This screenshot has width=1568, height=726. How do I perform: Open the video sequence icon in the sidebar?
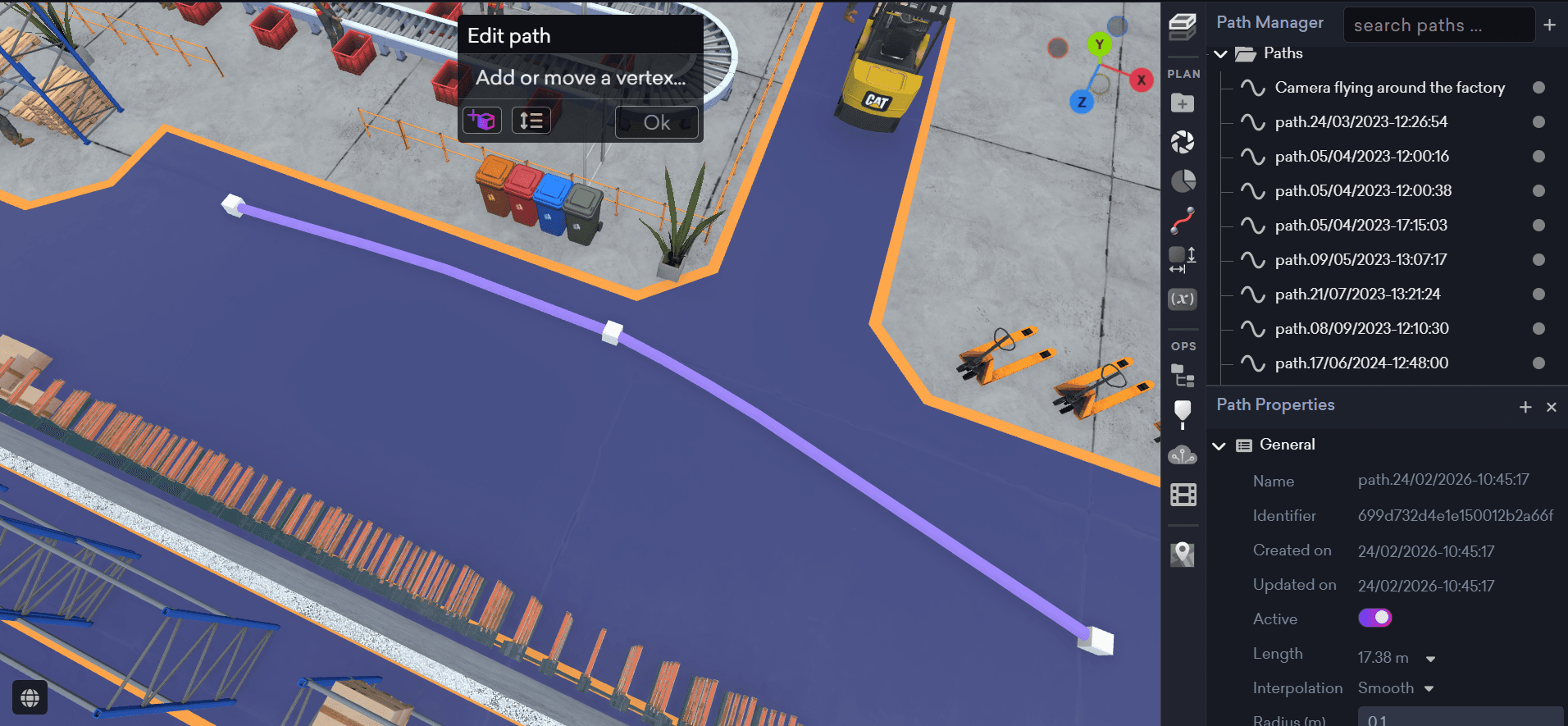pyautogui.click(x=1183, y=494)
